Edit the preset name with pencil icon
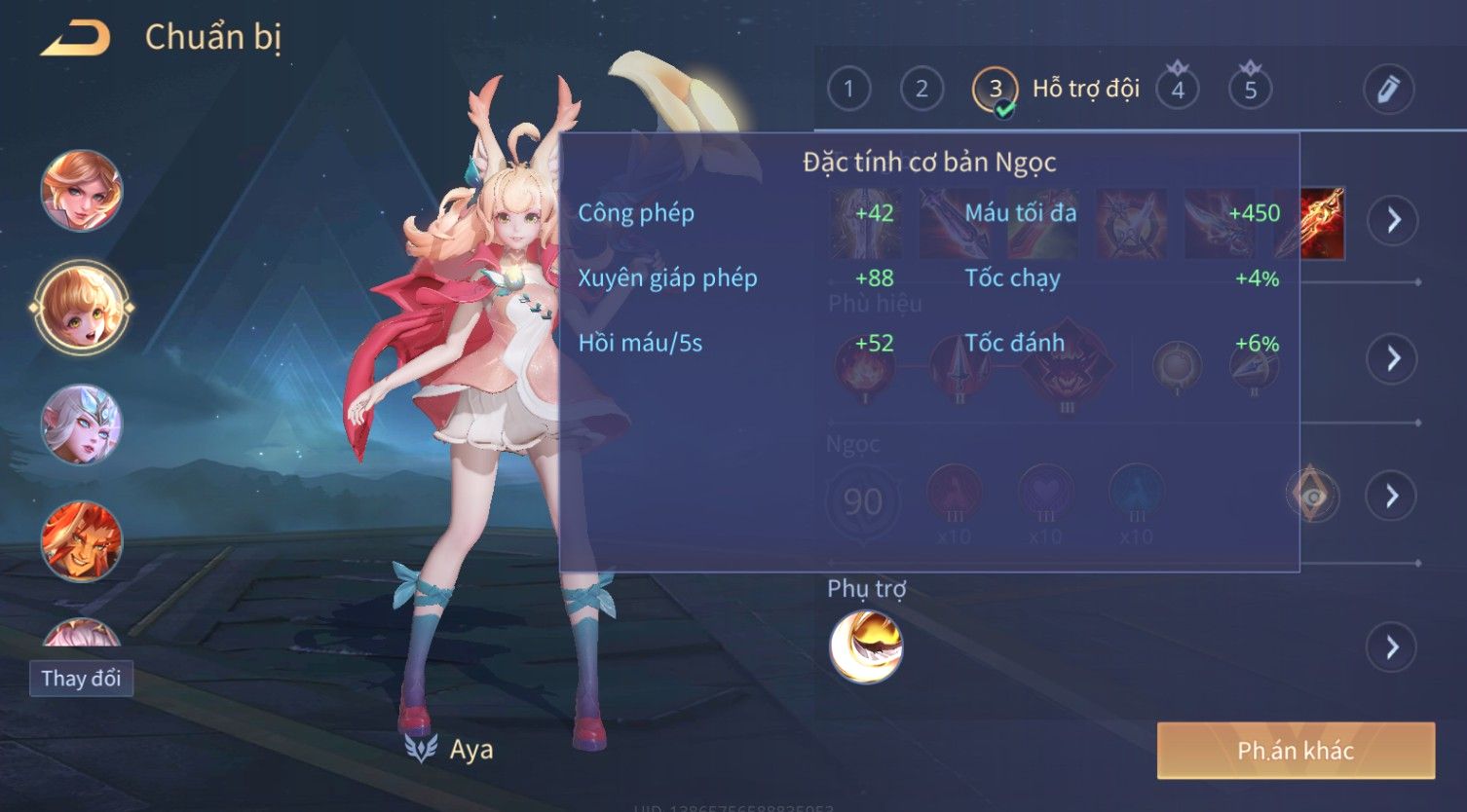 (x=1388, y=90)
